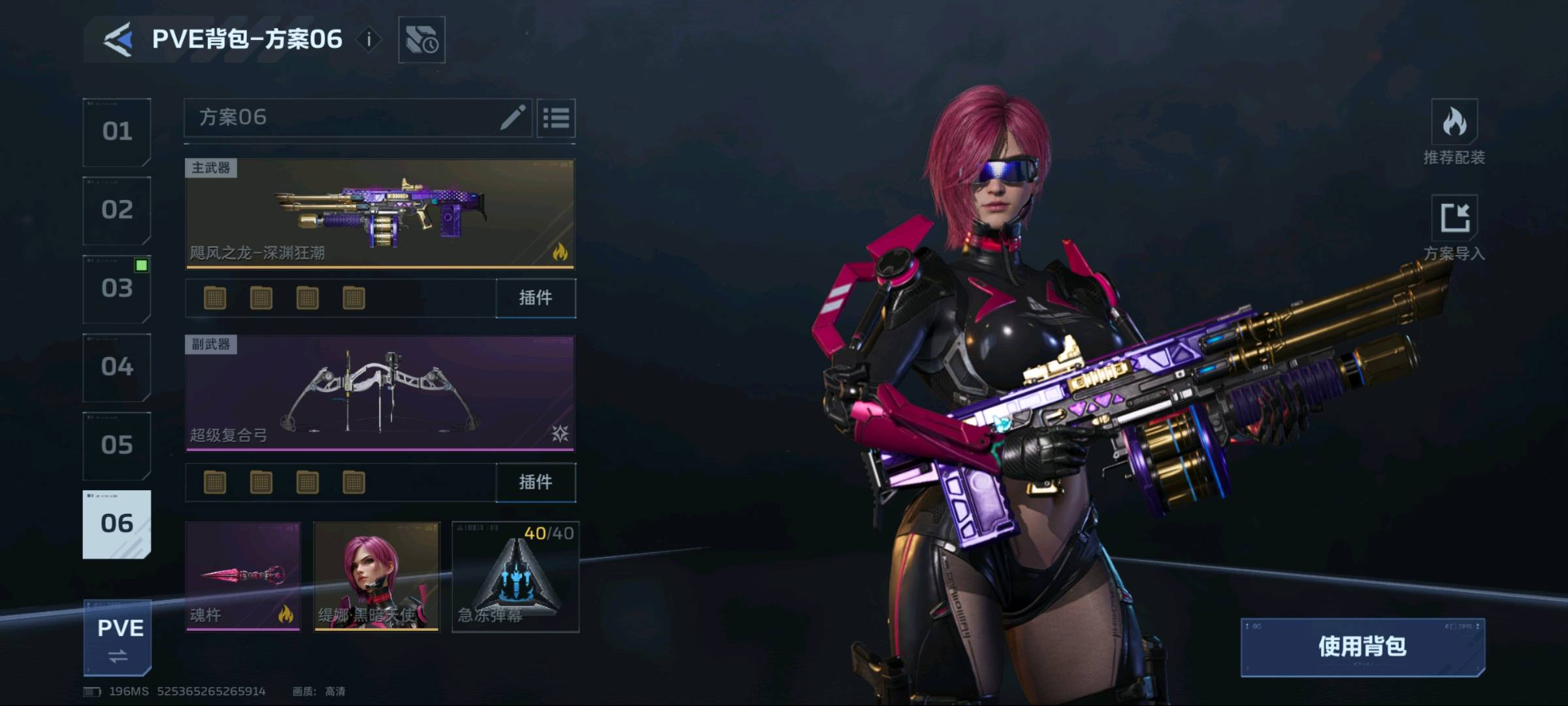This screenshot has width=1568, height=706.
Task: Choose loadout tab 04
Action: 117,367
